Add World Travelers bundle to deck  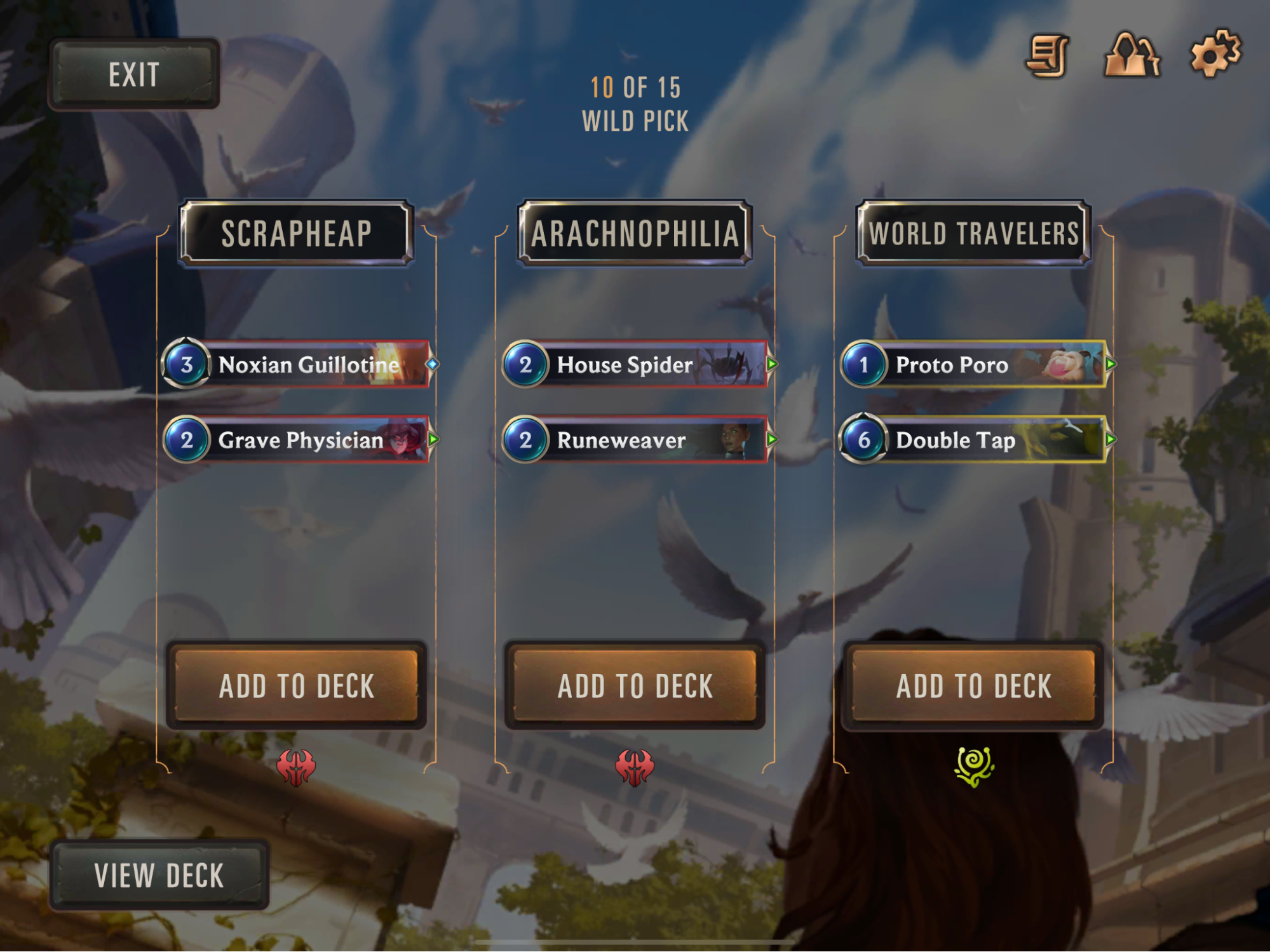click(x=973, y=685)
